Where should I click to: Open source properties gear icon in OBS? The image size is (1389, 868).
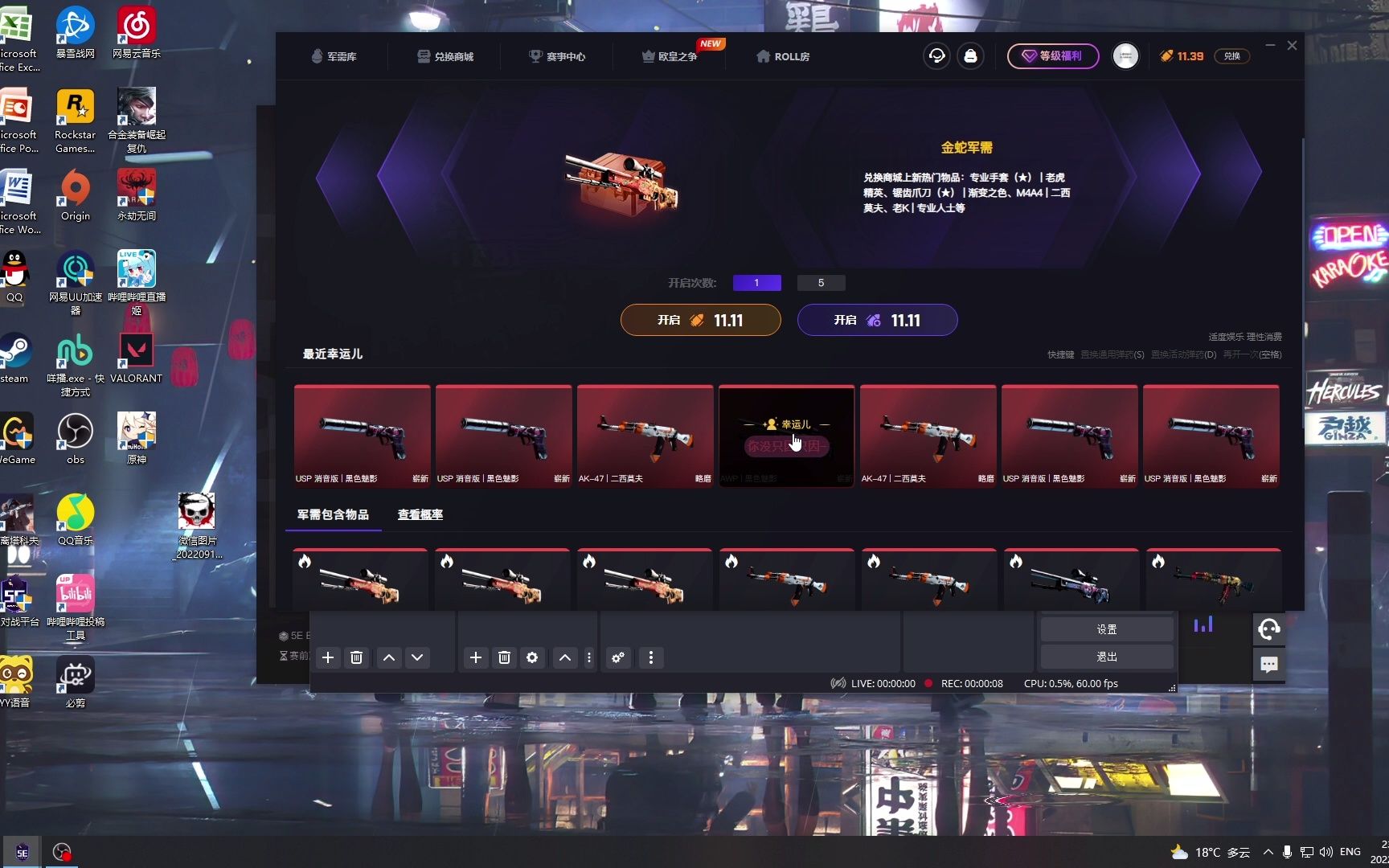pos(532,657)
